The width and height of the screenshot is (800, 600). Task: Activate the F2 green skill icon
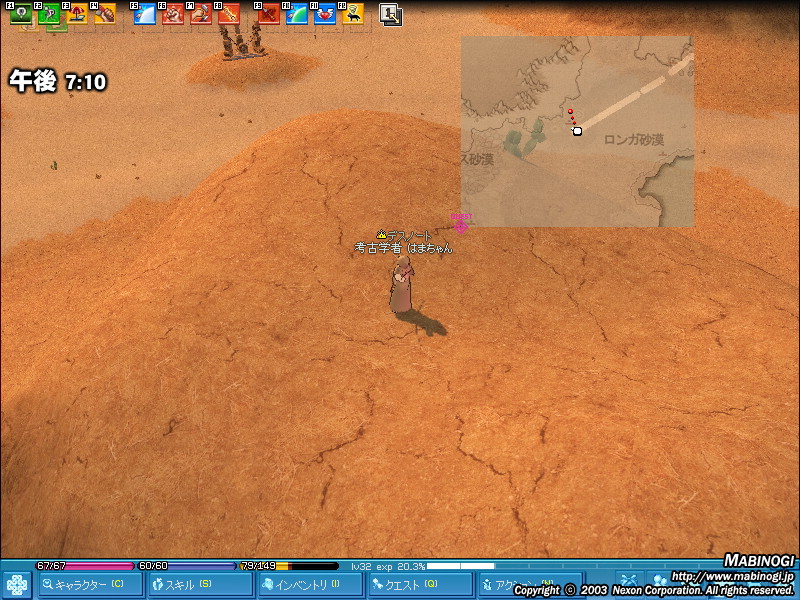(48, 14)
